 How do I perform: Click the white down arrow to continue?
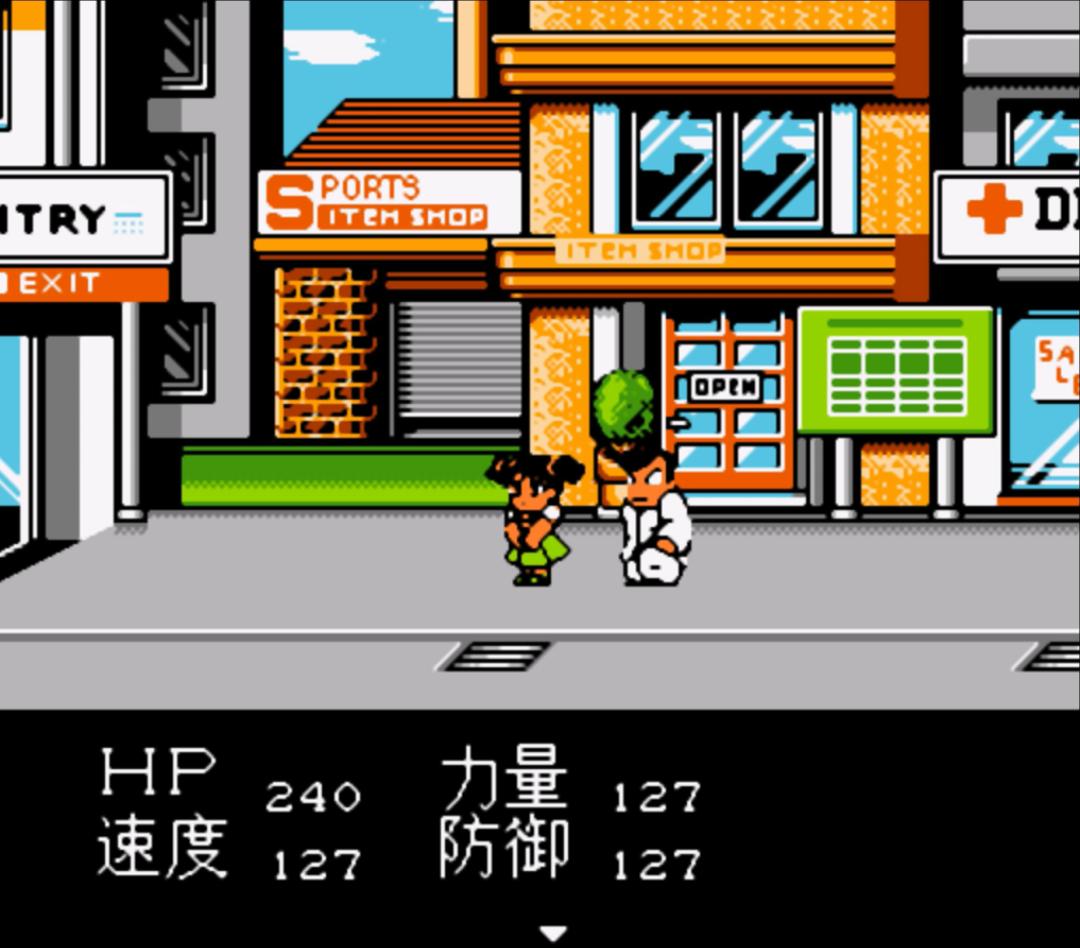tap(552, 933)
